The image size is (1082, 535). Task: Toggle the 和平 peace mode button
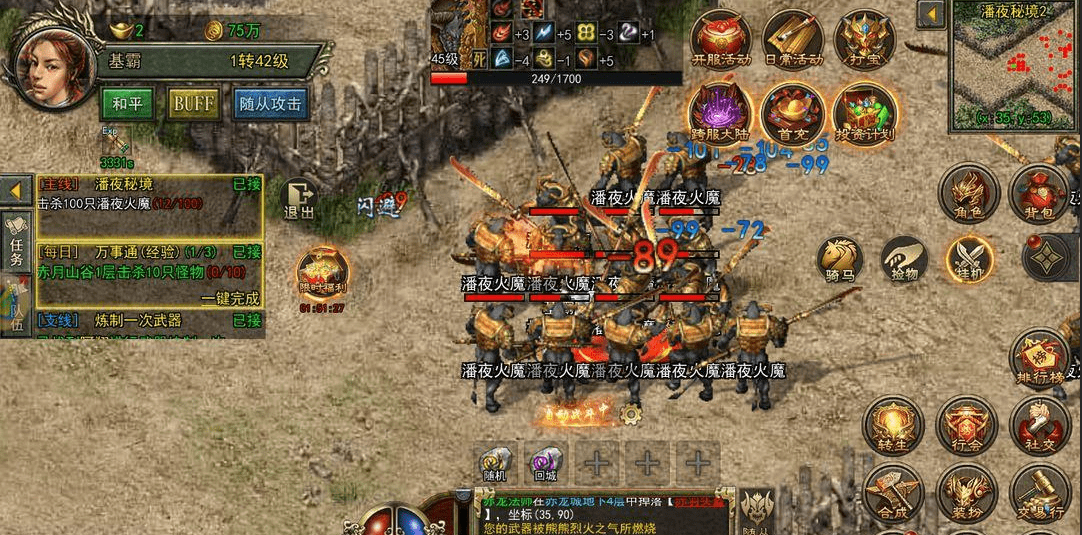127,104
